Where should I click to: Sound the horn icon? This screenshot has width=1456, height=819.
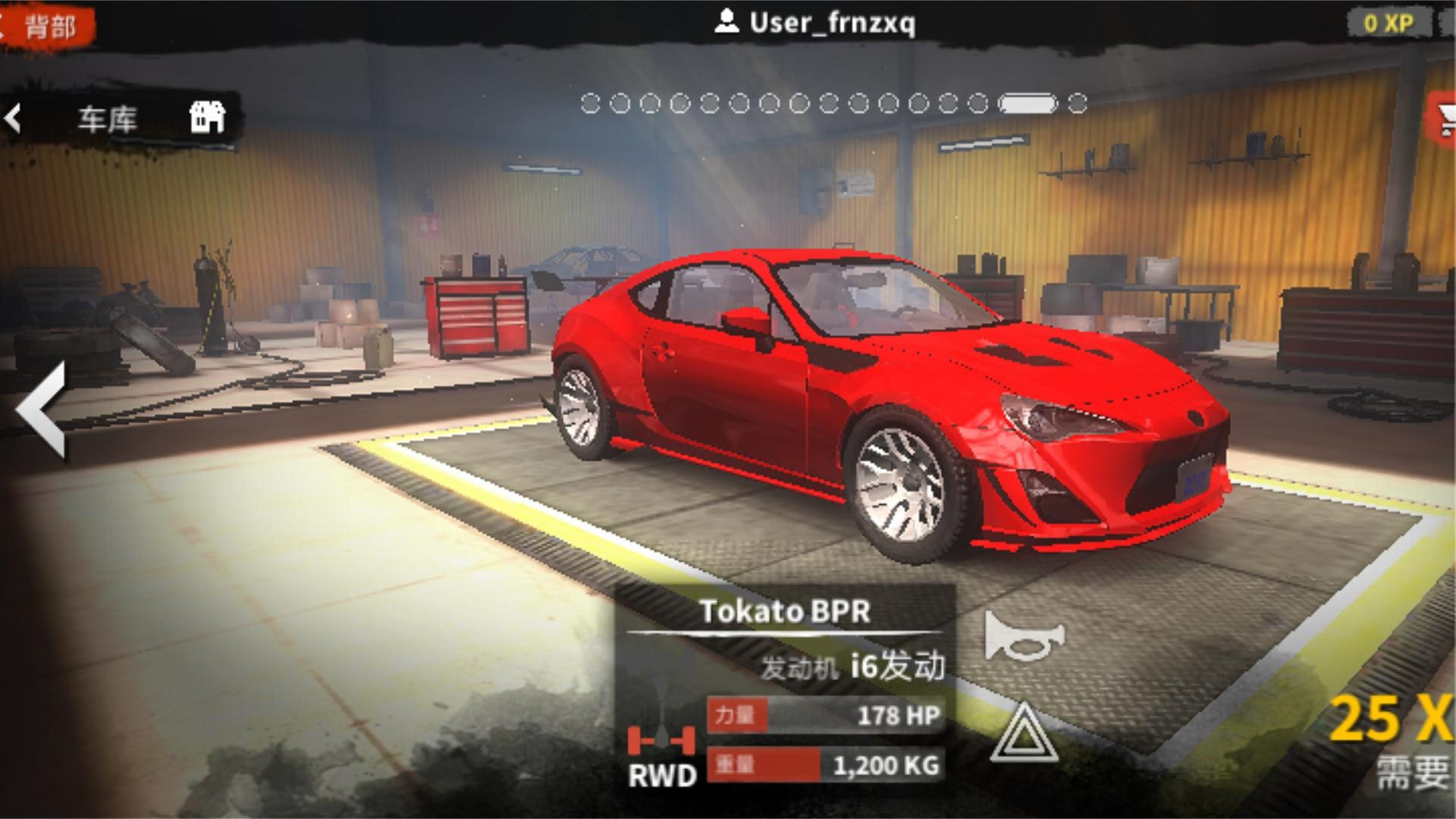(x=1024, y=636)
